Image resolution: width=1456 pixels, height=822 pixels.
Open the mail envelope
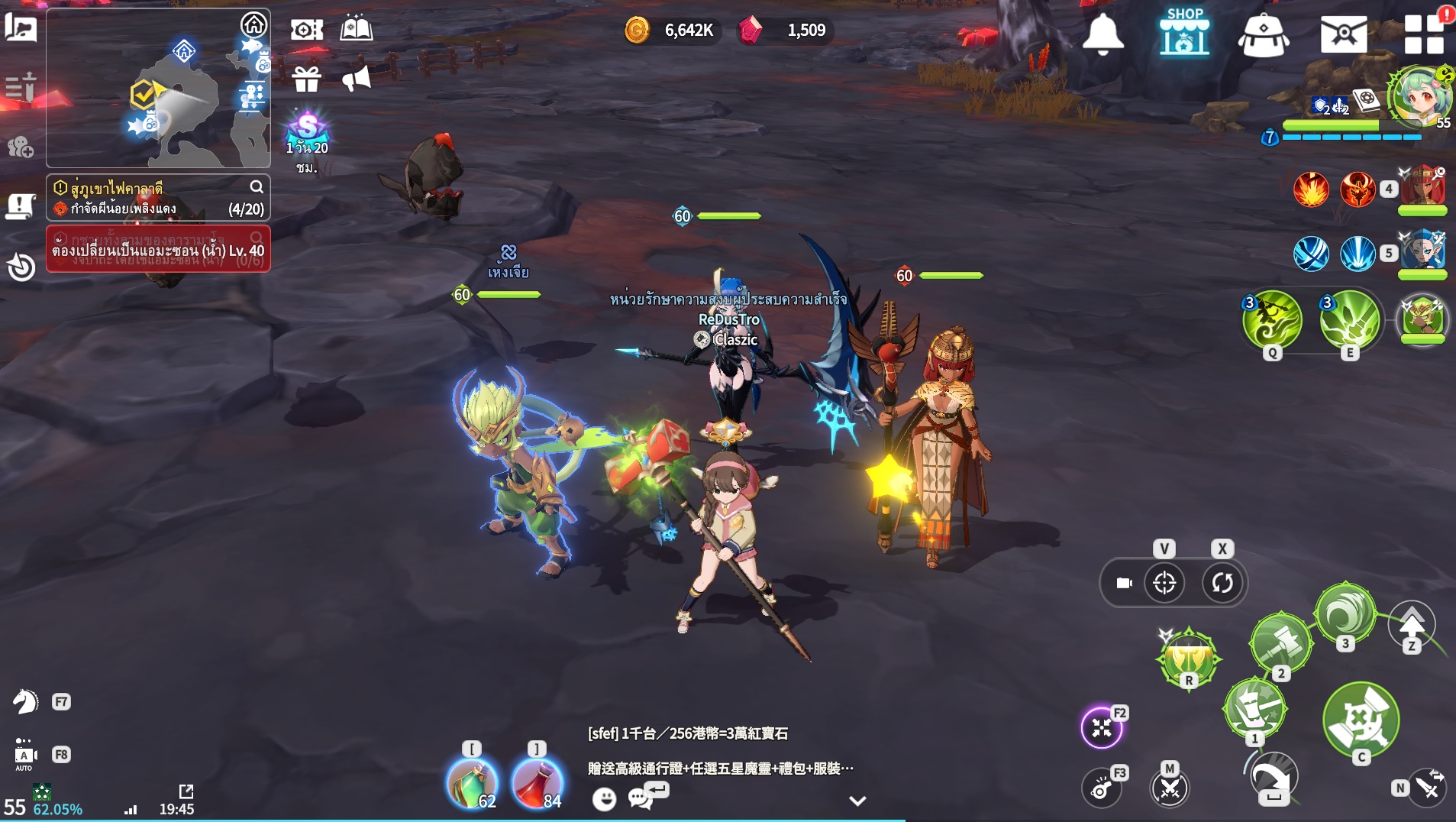1343,34
